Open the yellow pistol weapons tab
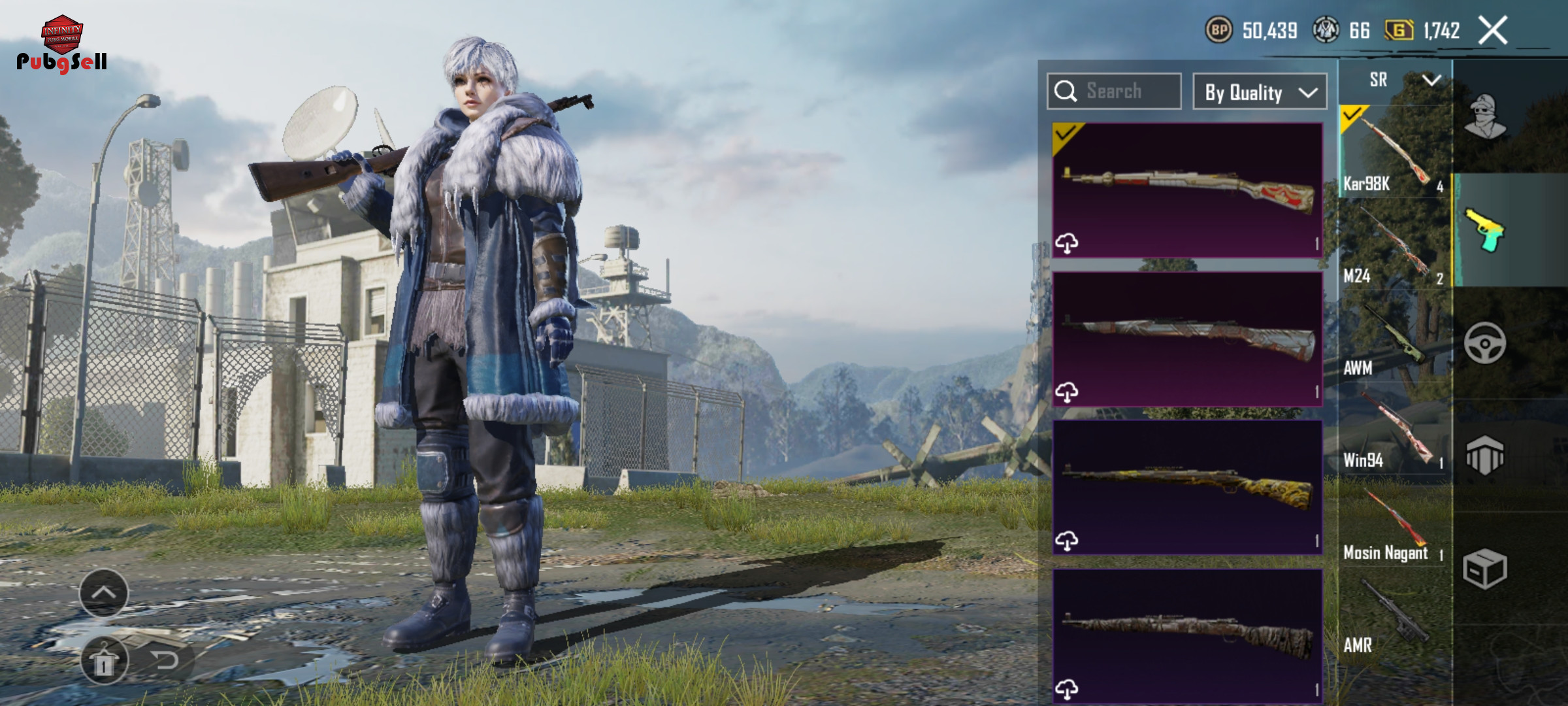The image size is (1568, 706). 1485,229
